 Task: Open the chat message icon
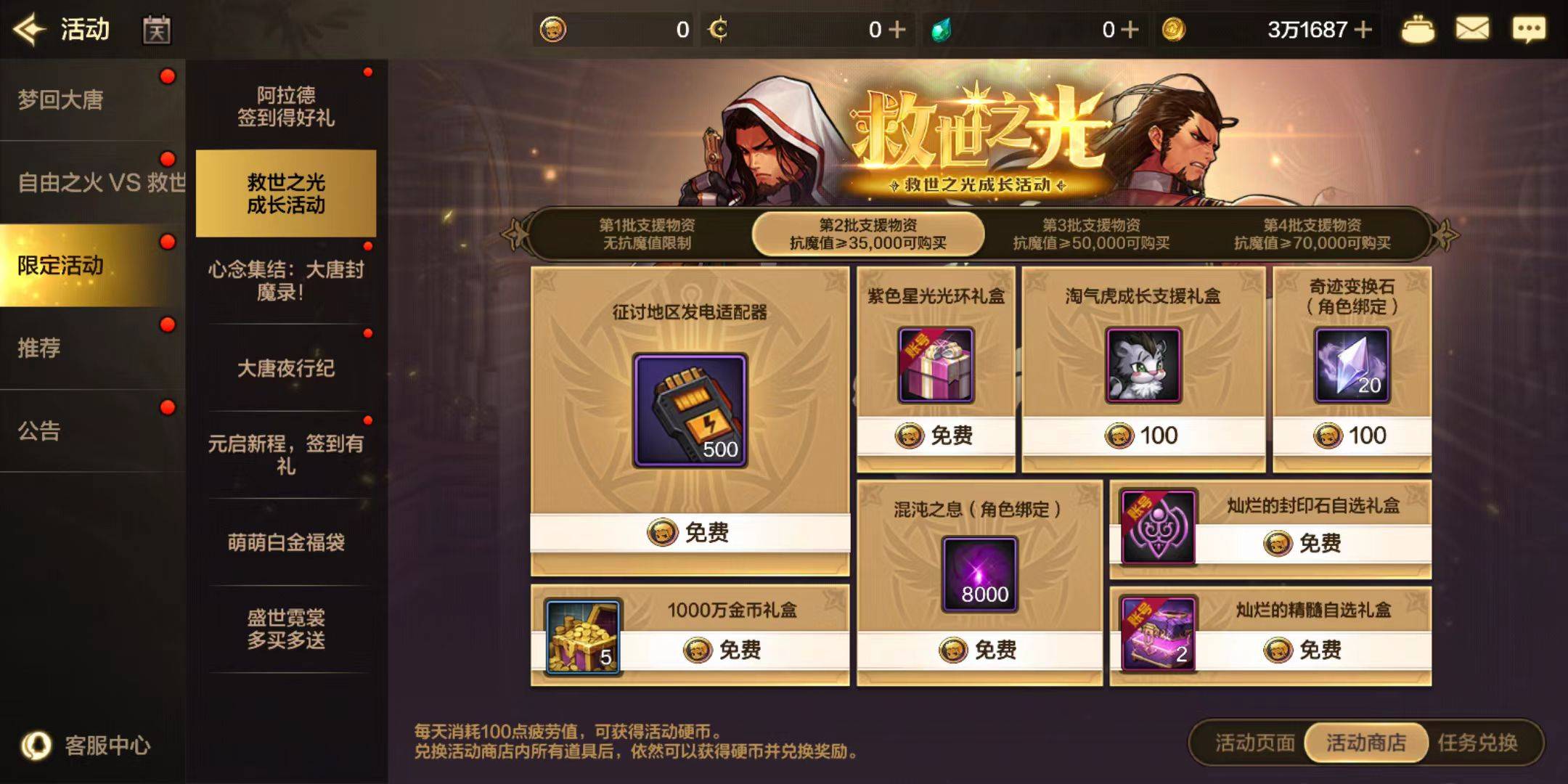(1530, 29)
